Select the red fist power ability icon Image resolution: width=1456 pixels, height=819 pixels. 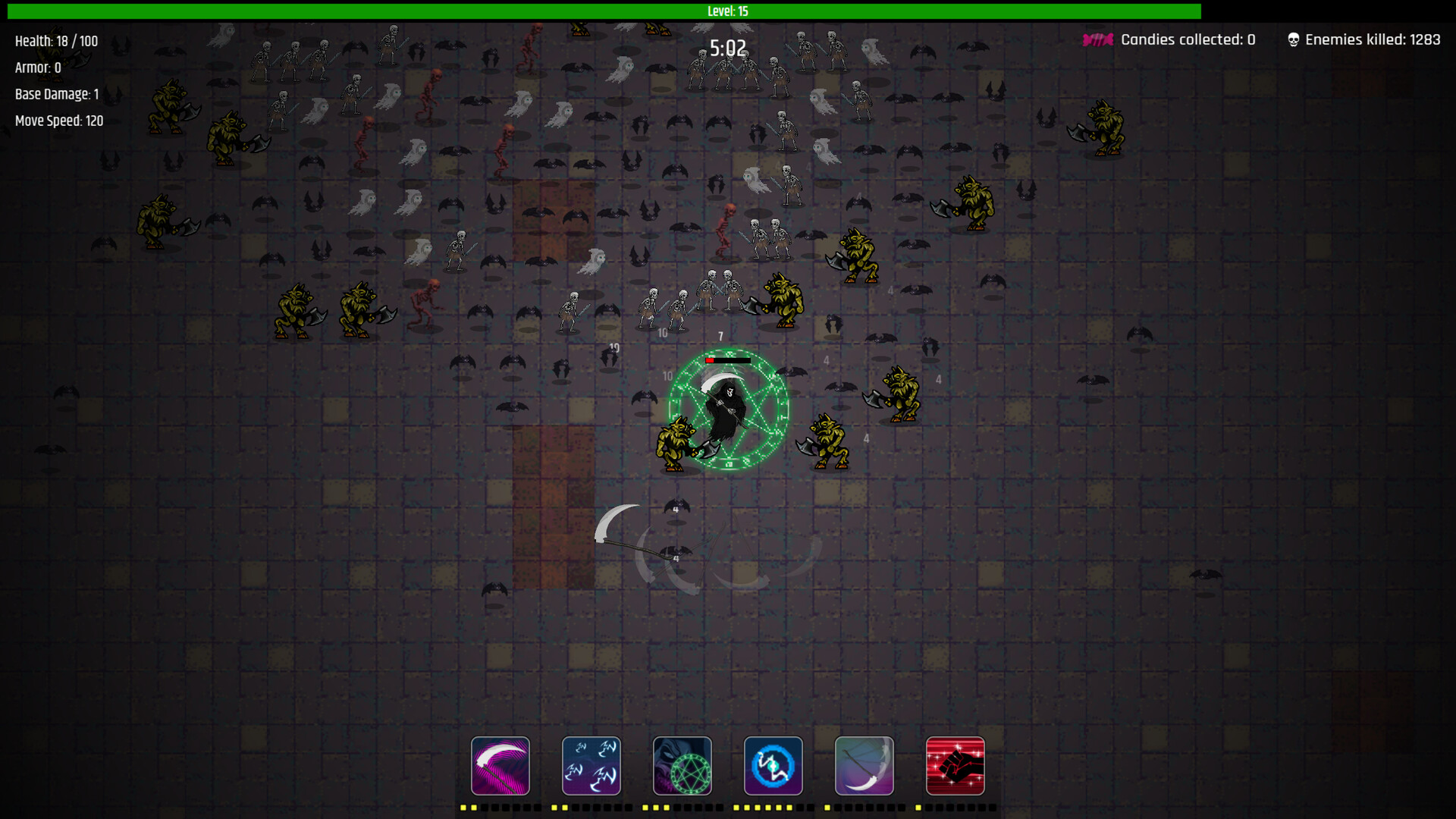point(955,765)
